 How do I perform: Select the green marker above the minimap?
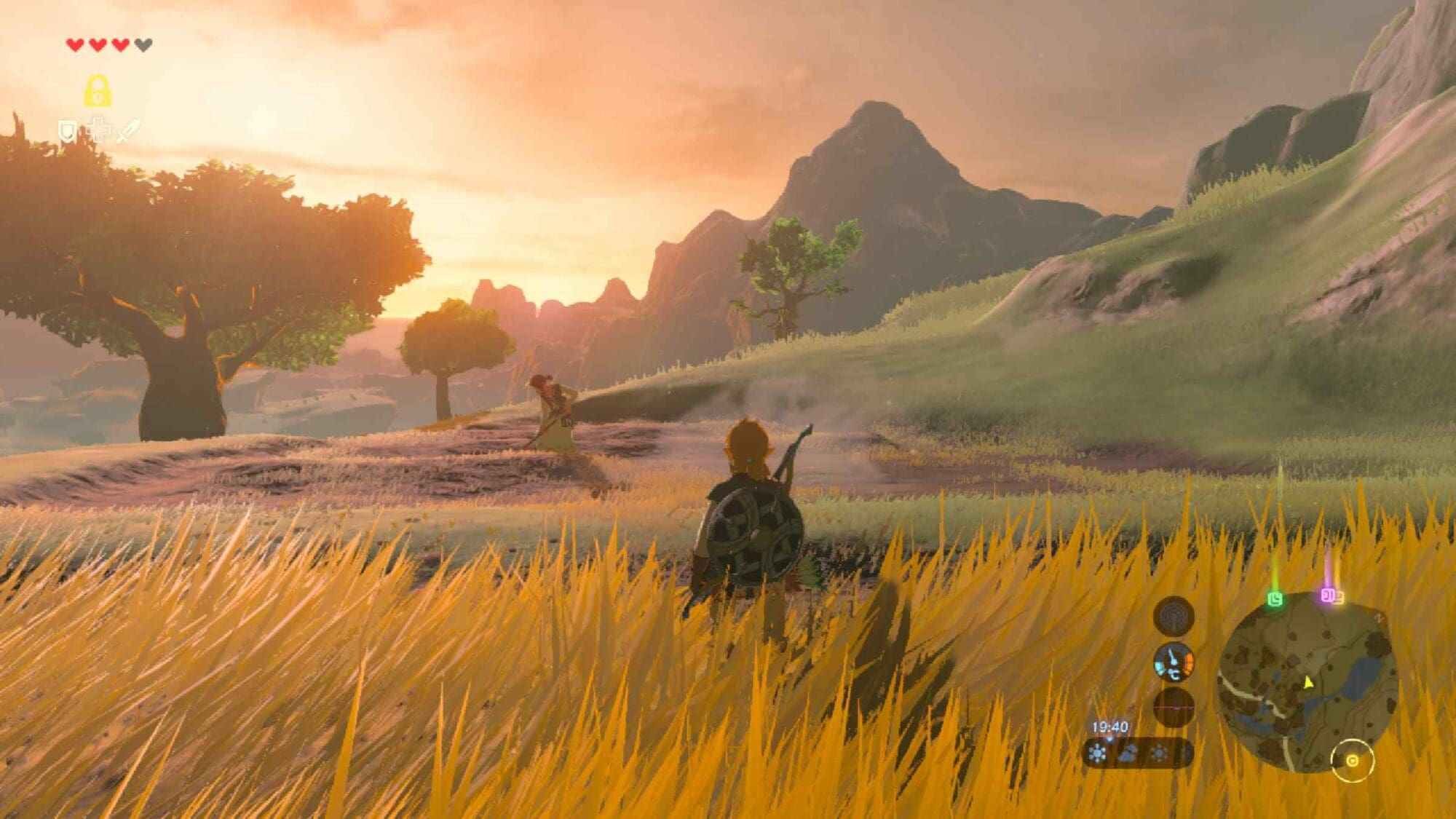(1275, 599)
